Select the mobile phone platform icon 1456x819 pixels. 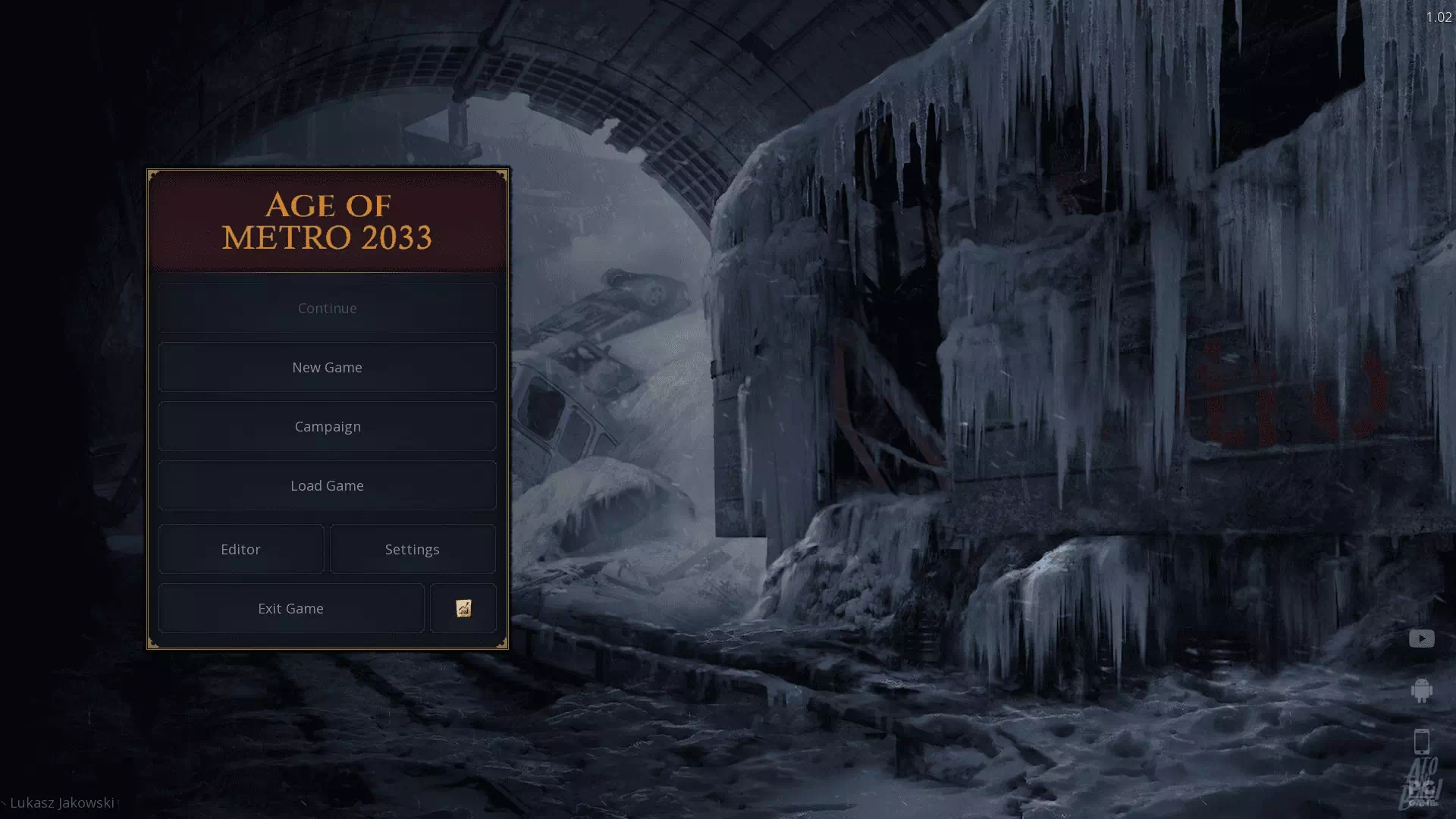(1421, 739)
